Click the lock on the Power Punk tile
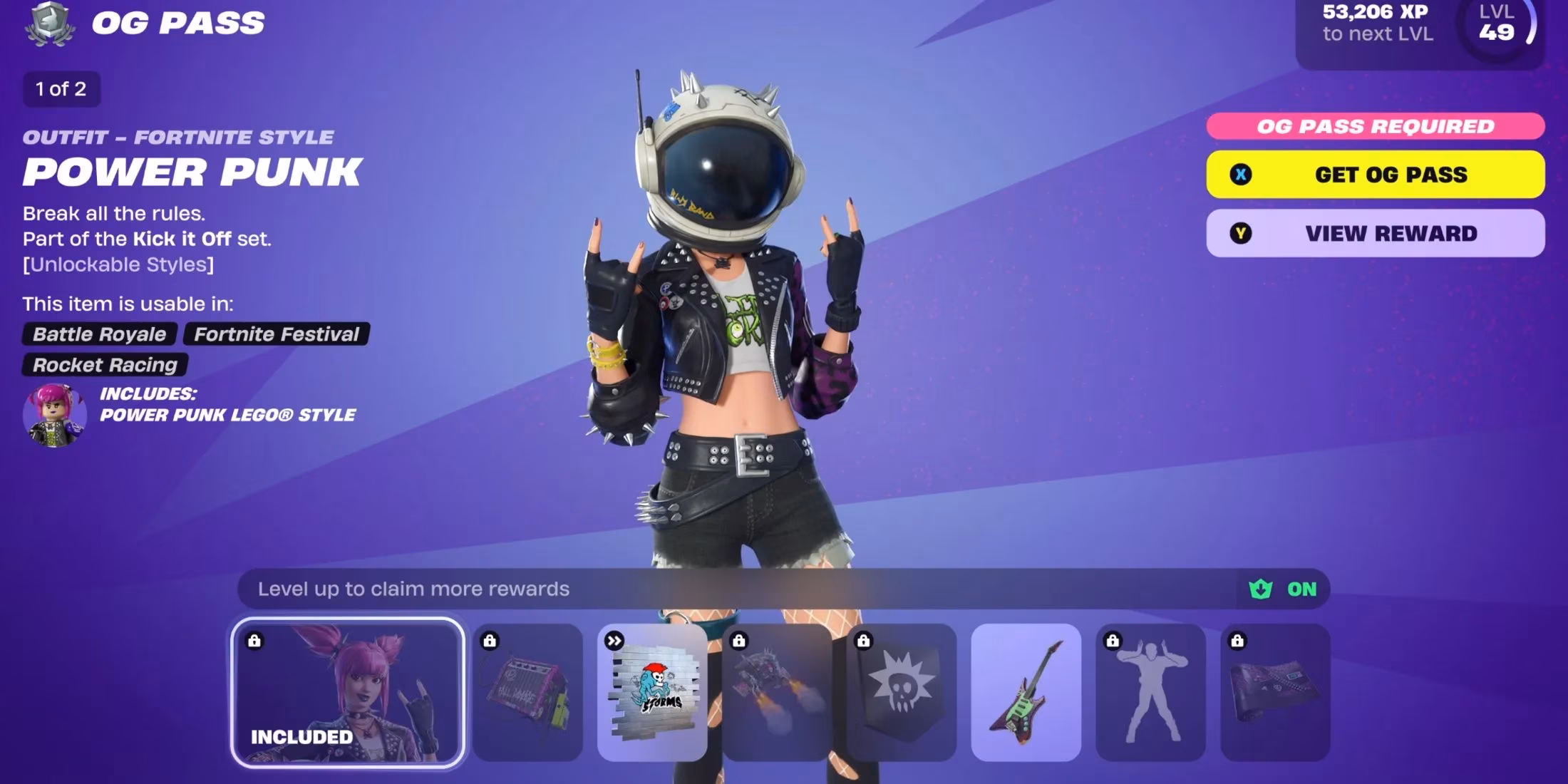The image size is (1568, 784). tap(257, 640)
